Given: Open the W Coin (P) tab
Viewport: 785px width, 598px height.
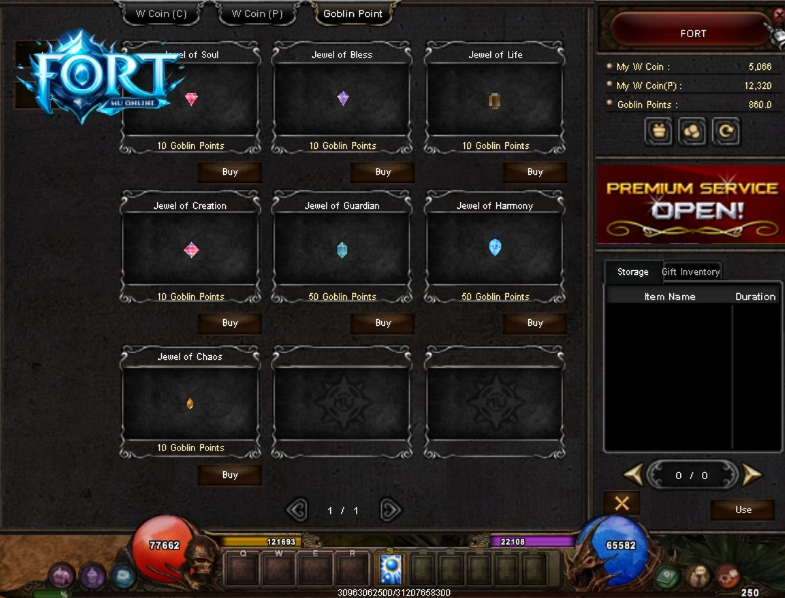Looking at the screenshot, I should pos(257,14).
